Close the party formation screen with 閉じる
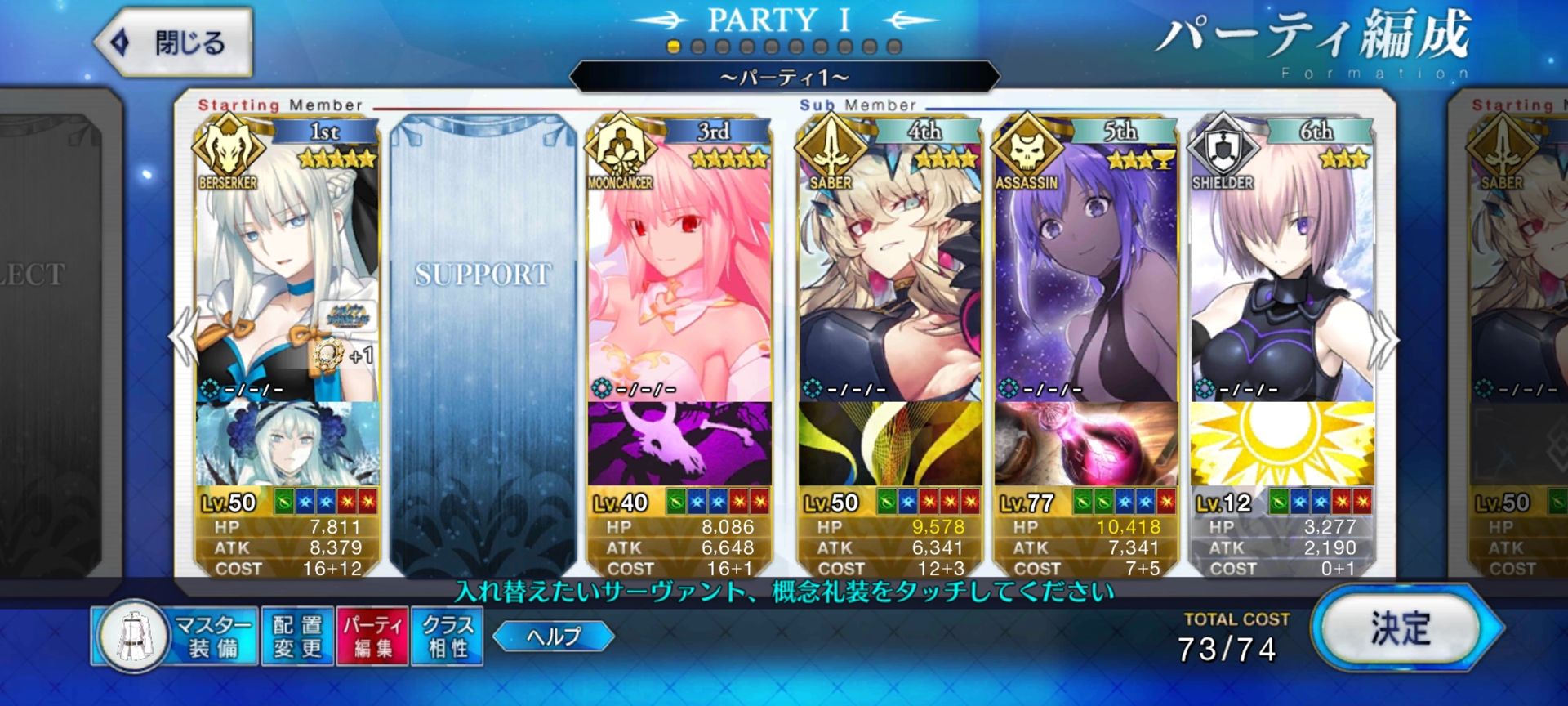The height and width of the screenshot is (706, 1568). (174, 42)
